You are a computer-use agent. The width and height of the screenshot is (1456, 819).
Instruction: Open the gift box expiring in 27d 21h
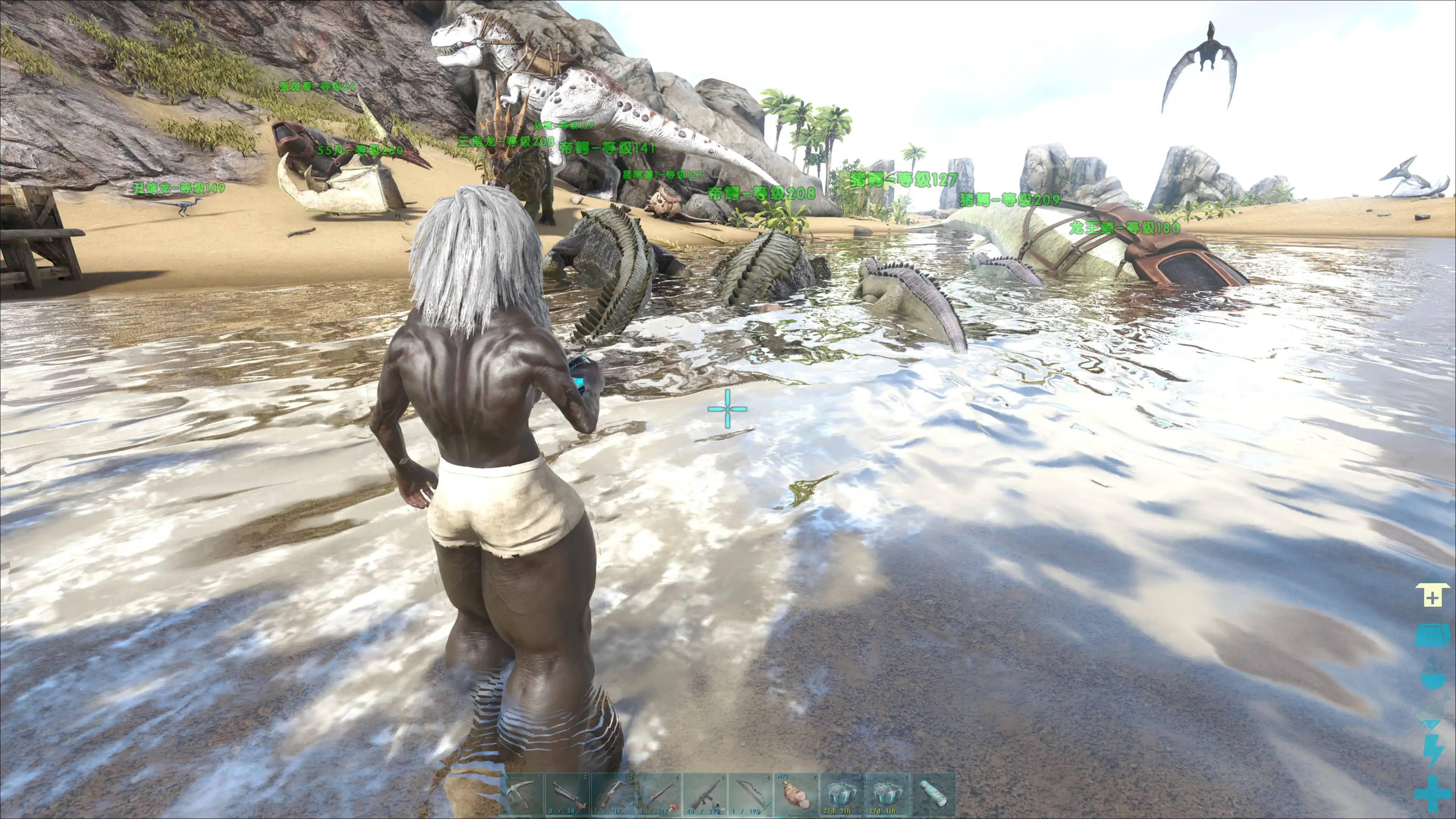[842, 794]
